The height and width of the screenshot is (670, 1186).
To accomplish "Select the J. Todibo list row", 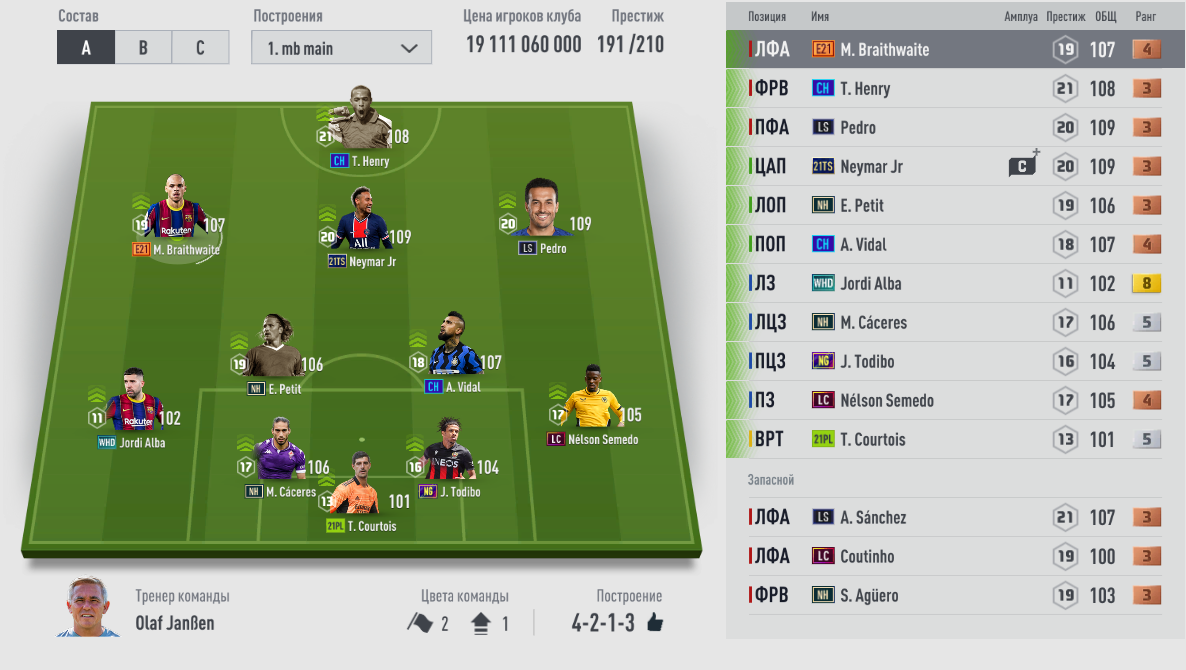I will click(x=955, y=362).
